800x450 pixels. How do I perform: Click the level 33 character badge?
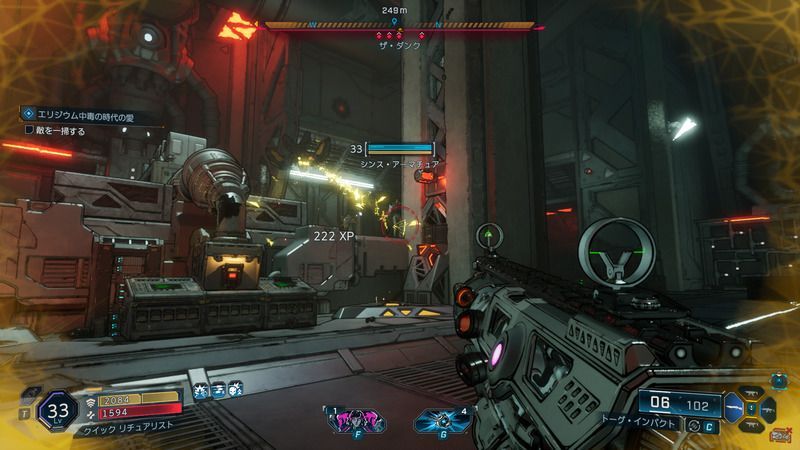point(57,409)
